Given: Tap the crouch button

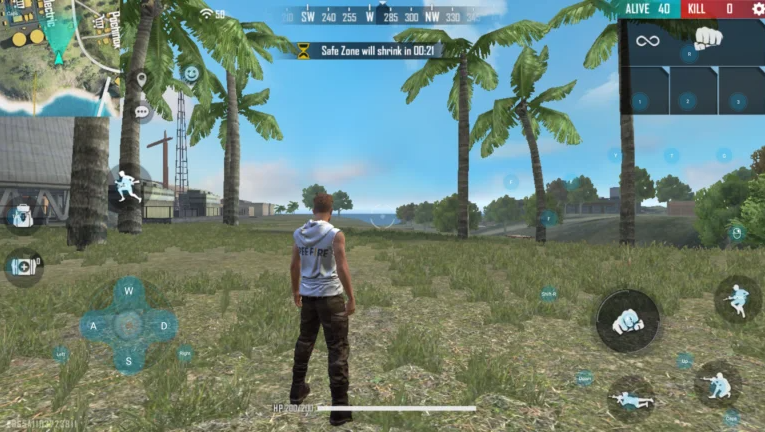Looking at the screenshot, I should click(717, 384).
